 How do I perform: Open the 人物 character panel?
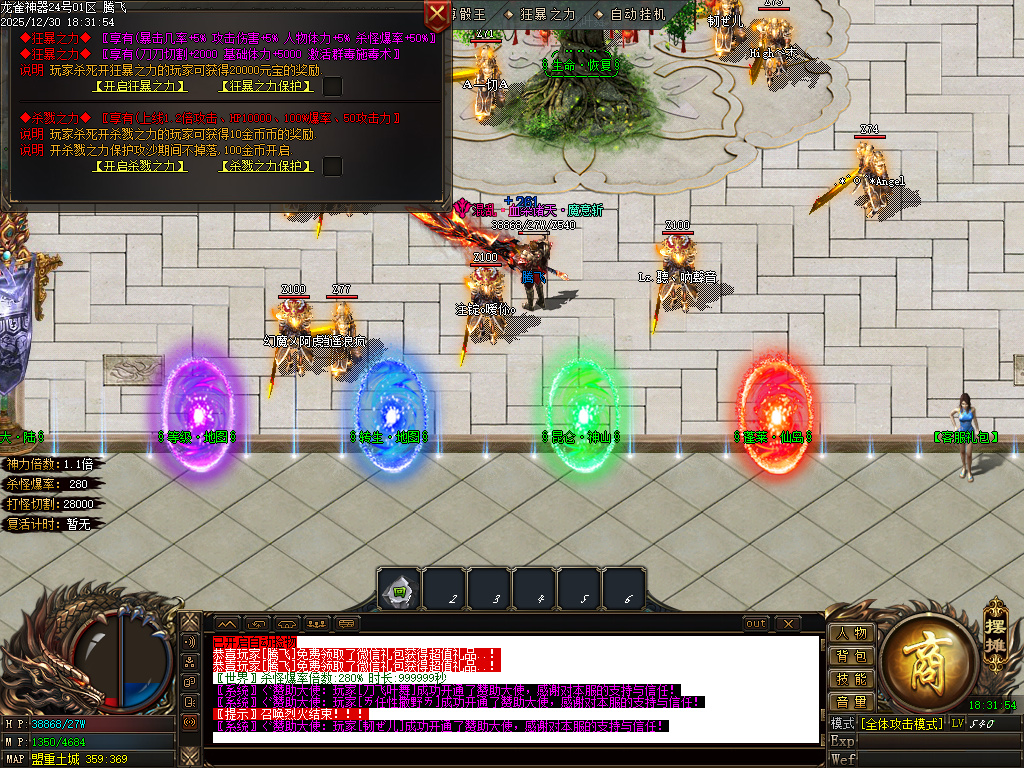pos(851,633)
